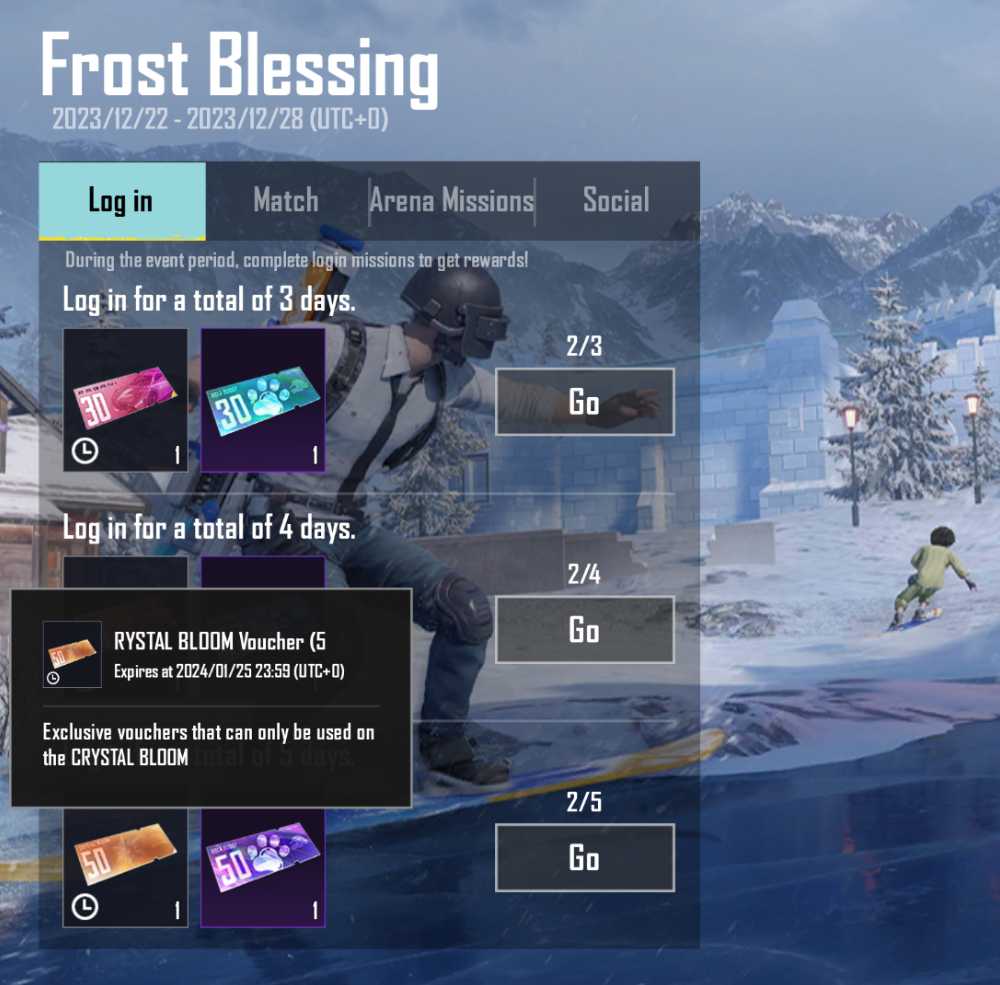Open the Match tab
This screenshot has width=1000, height=985.
[x=286, y=201]
